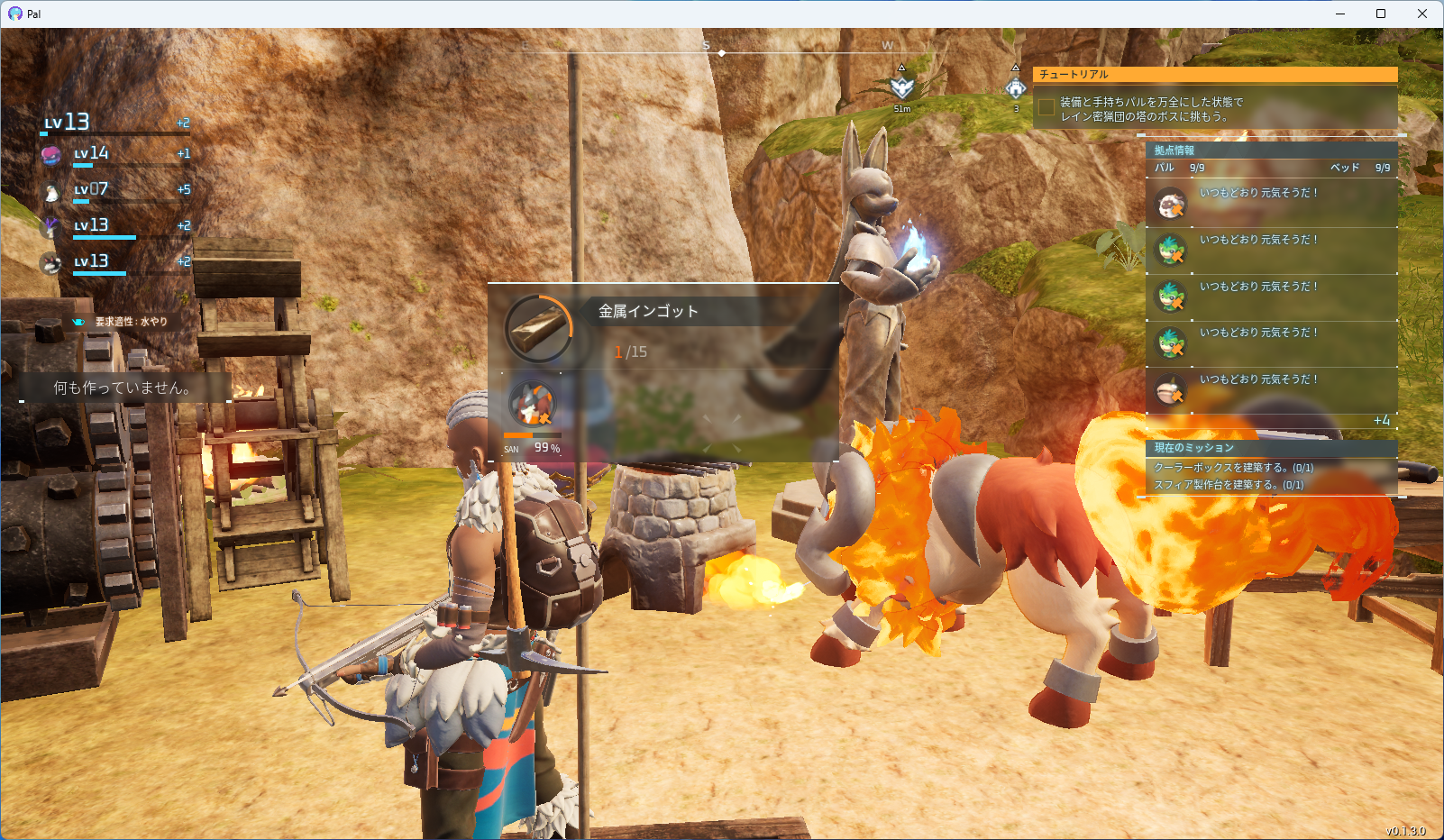The image size is (1444, 840).
Task: Click the working pal portrait above the SAN gauge
Action: 533,402
